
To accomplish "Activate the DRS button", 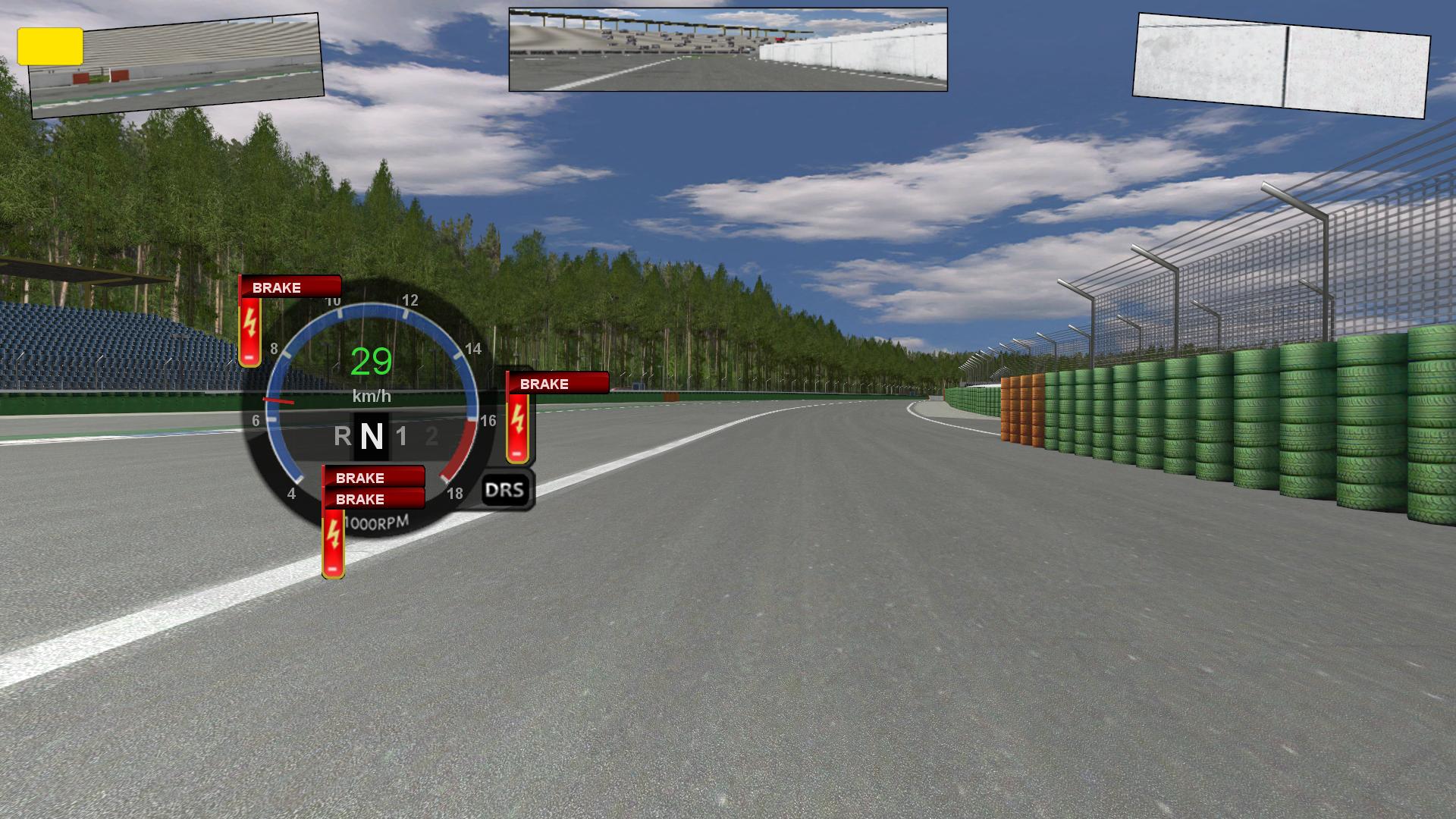I will [x=505, y=490].
